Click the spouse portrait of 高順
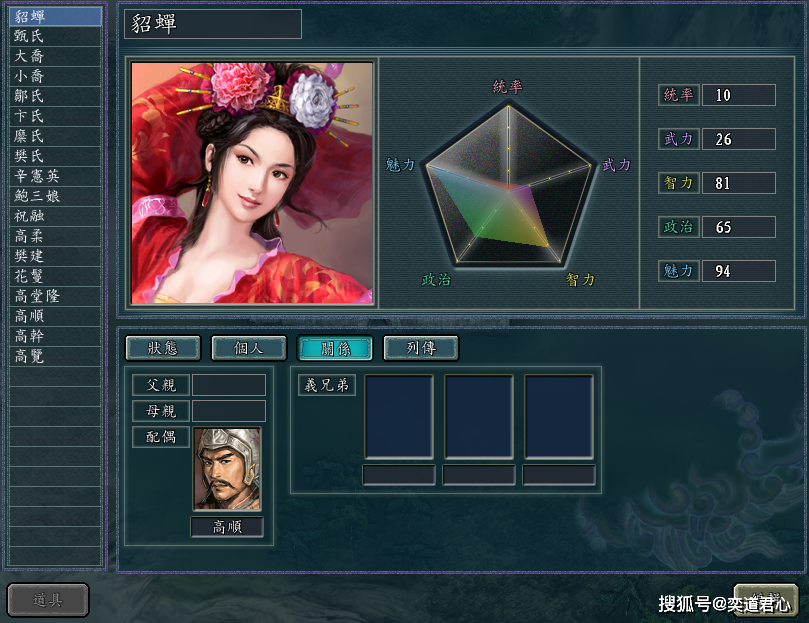 tap(227, 469)
